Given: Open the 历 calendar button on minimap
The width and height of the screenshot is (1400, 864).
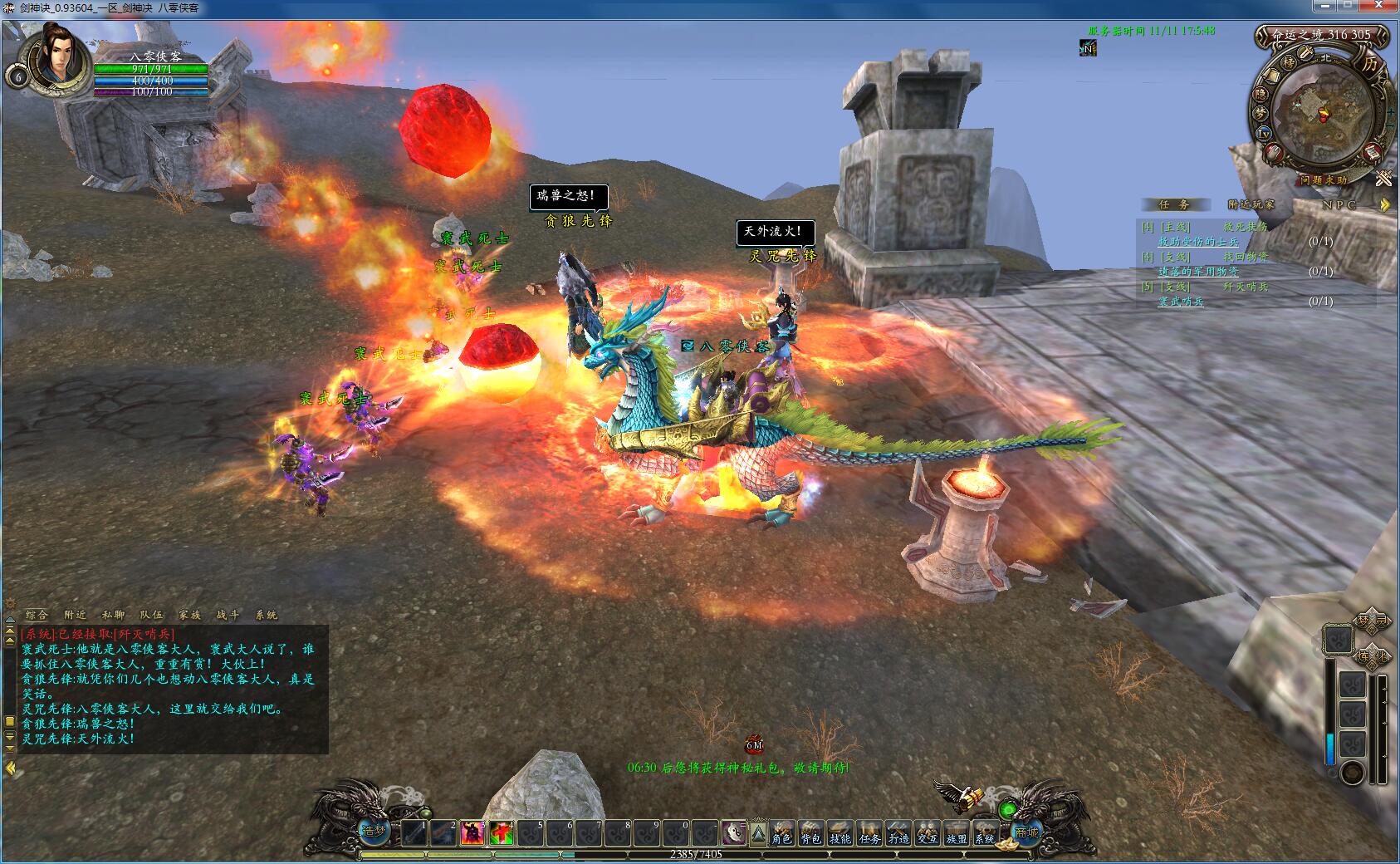Looking at the screenshot, I should pyautogui.click(x=1369, y=63).
